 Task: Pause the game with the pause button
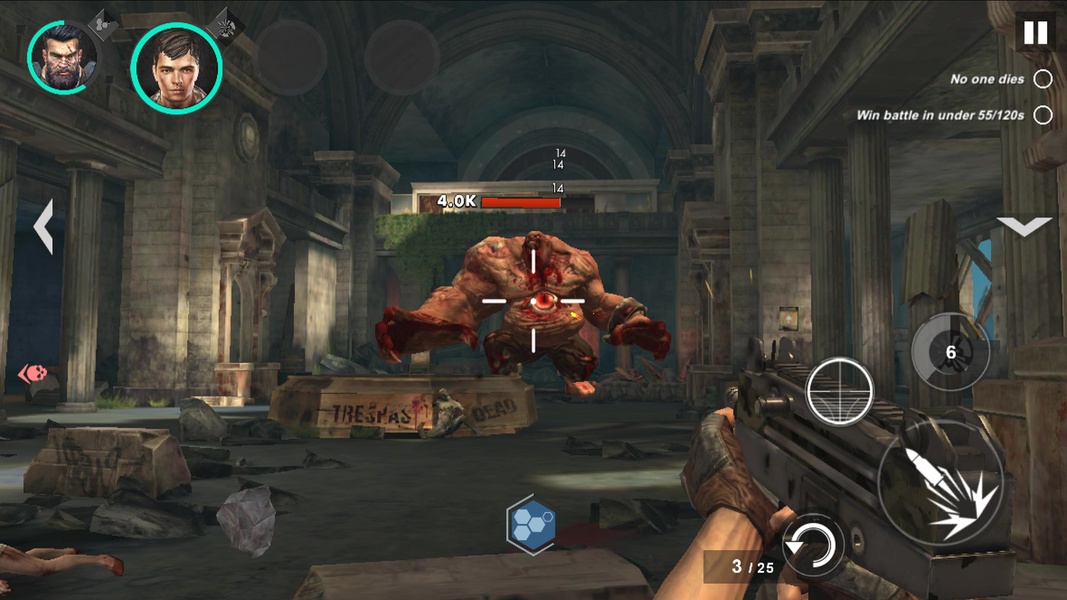pos(1035,32)
